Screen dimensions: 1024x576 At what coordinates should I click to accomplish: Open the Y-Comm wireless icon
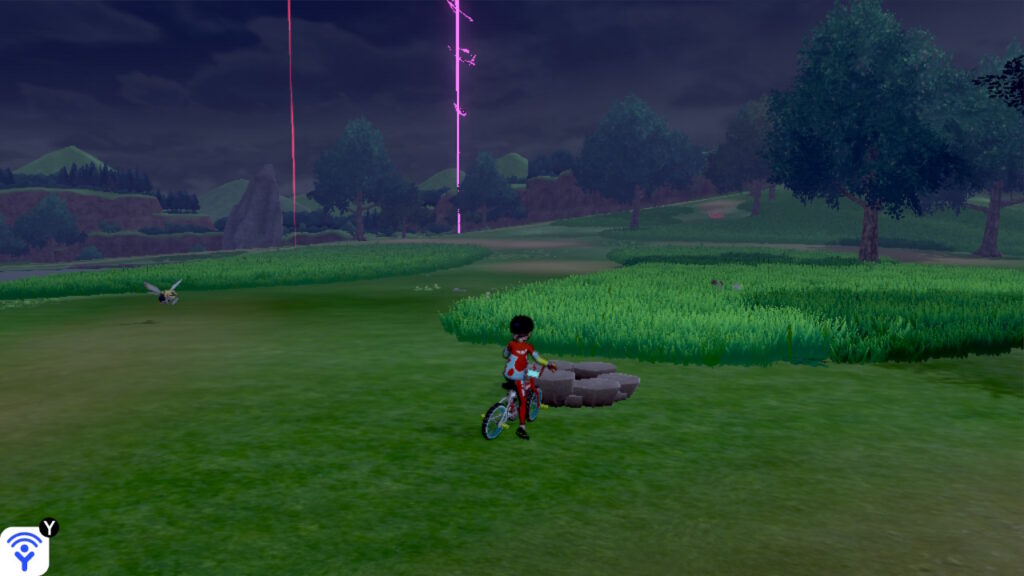tap(24, 550)
